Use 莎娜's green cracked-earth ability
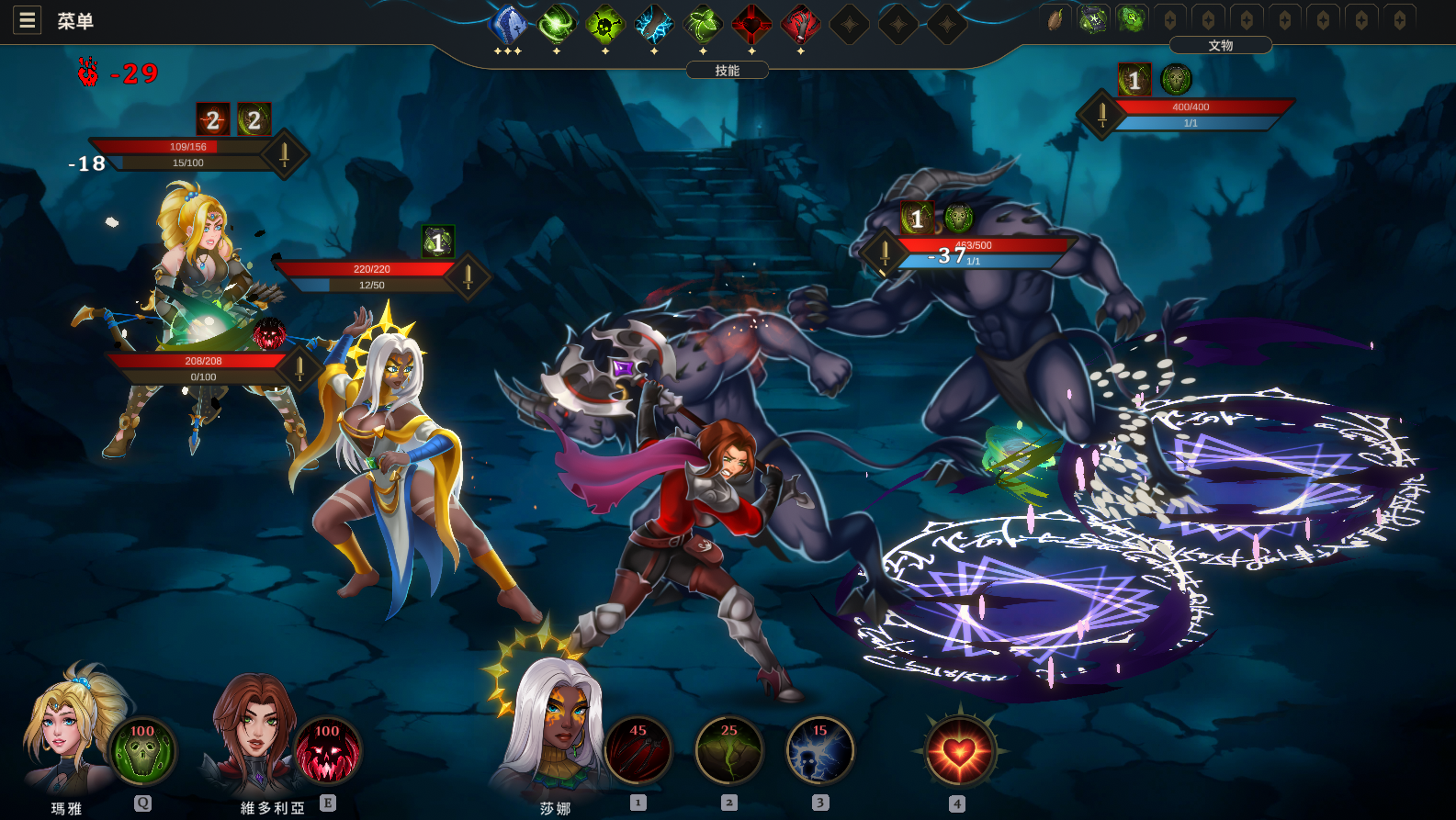 729,750
